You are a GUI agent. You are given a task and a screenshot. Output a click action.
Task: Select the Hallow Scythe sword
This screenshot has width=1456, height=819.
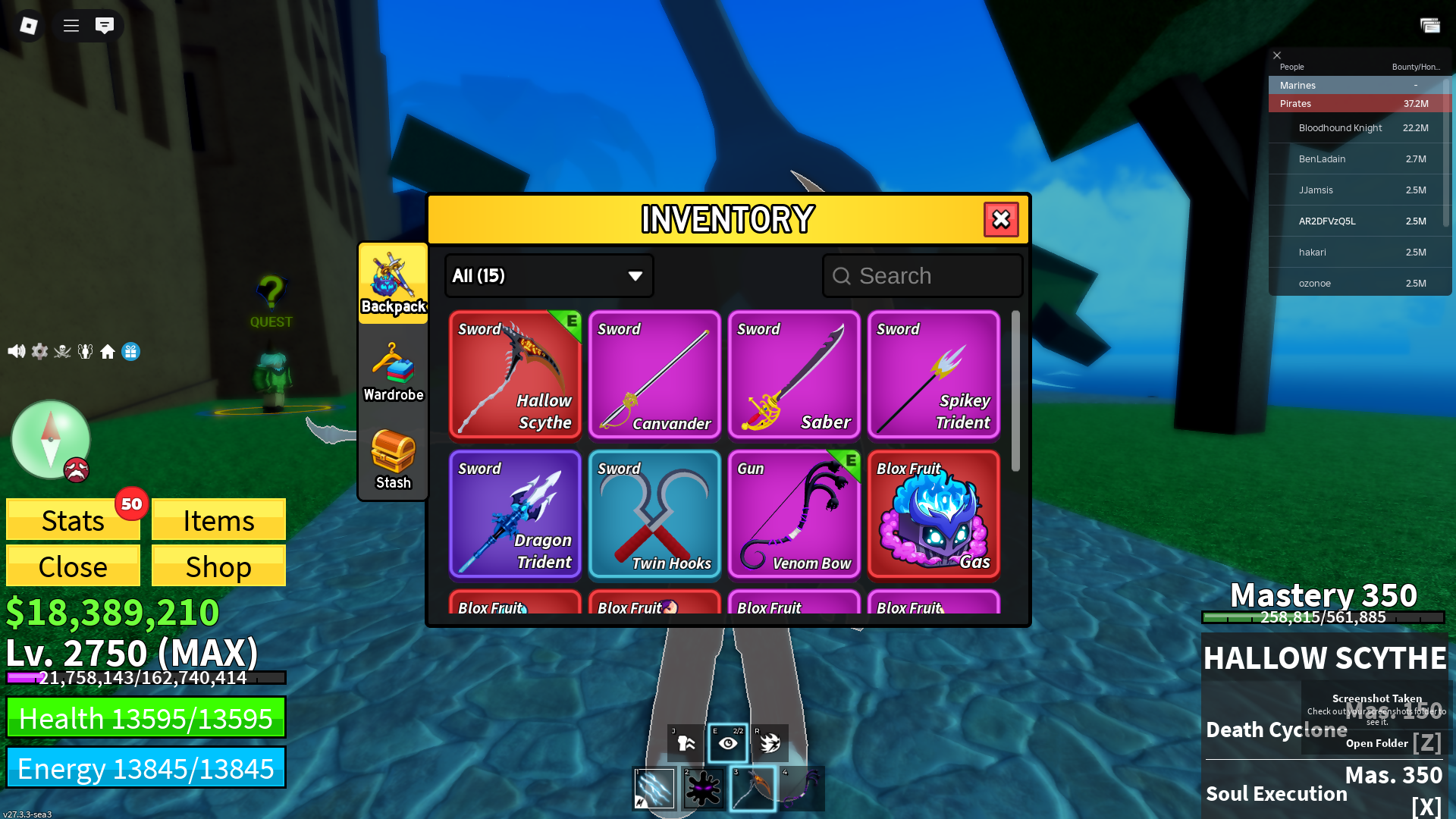coord(515,375)
